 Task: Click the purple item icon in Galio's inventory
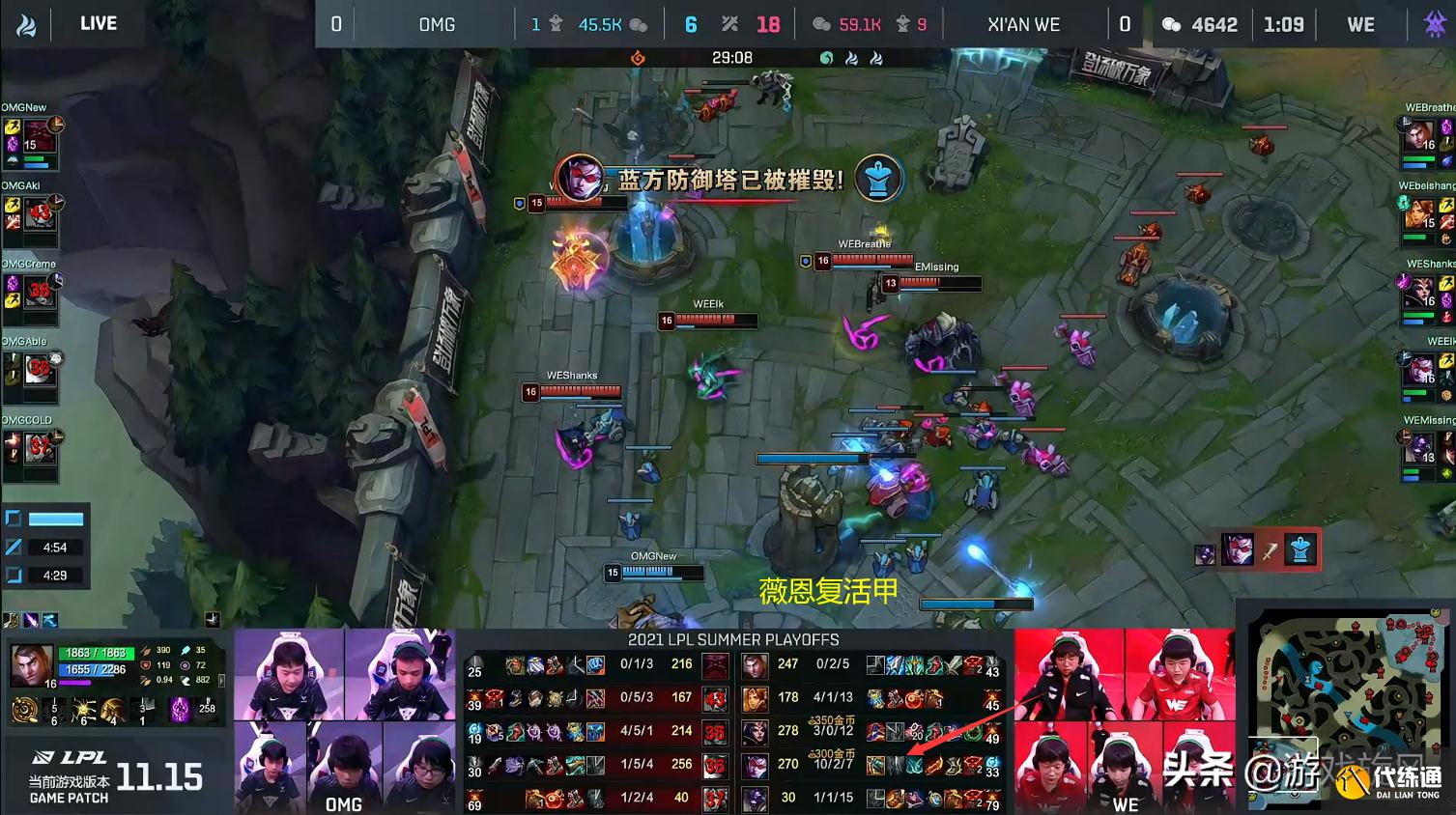coord(180,710)
